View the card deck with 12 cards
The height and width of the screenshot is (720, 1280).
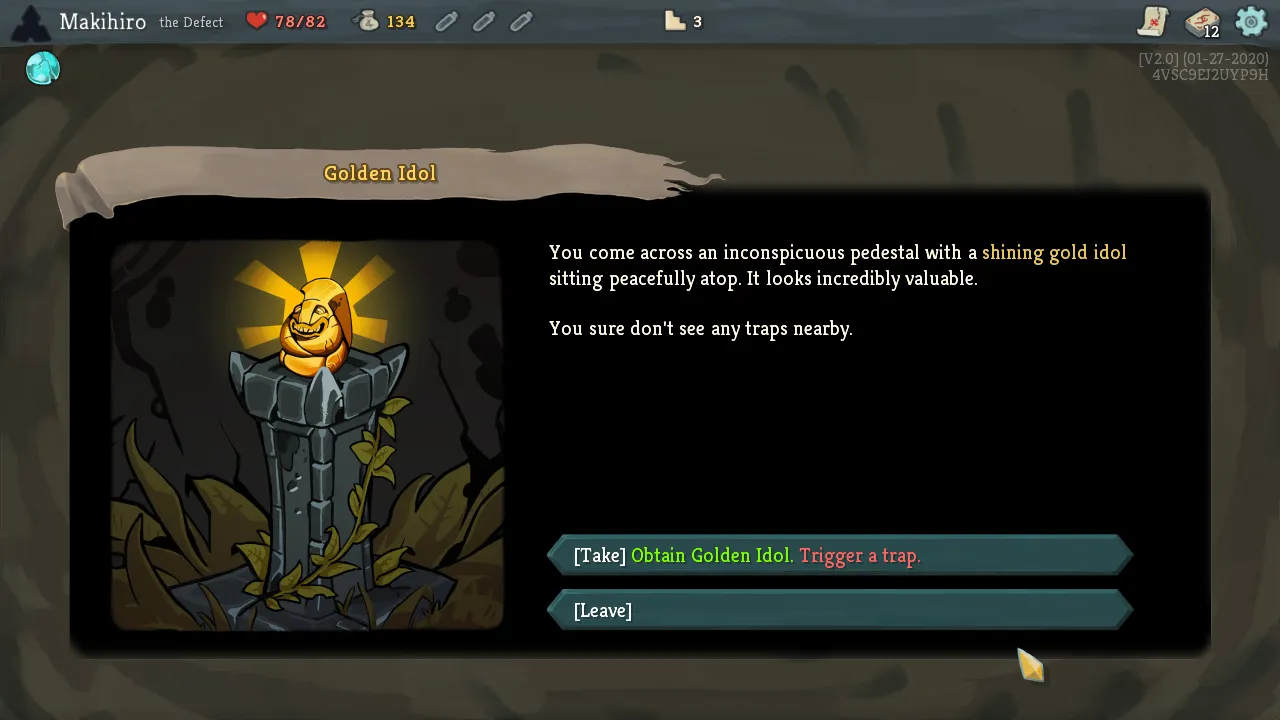tap(1201, 22)
